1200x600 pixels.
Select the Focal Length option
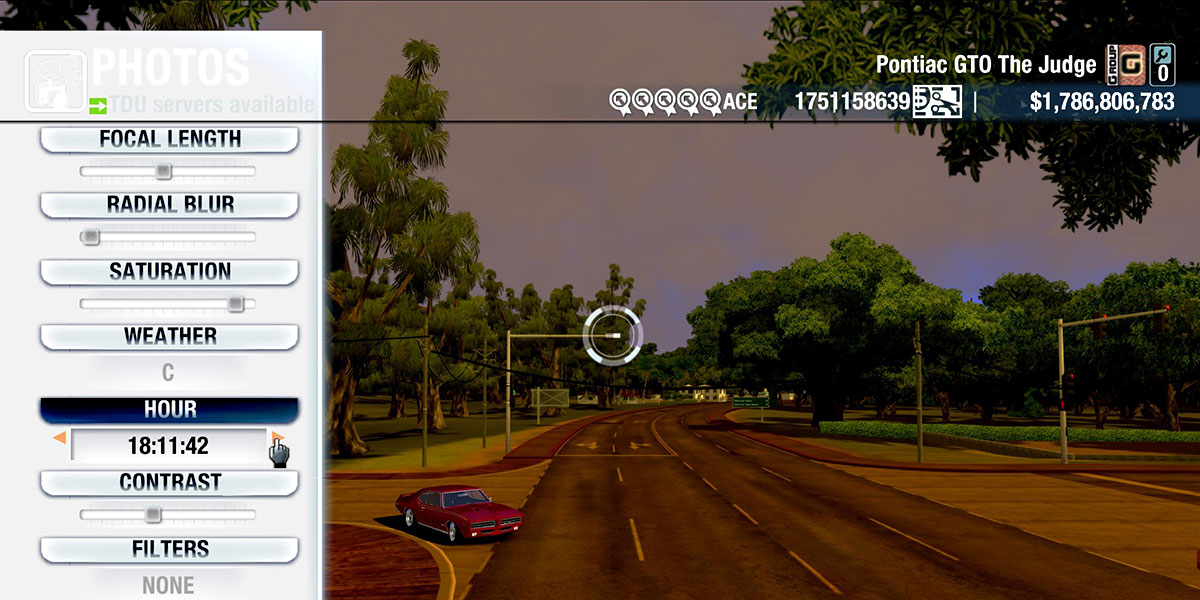(169, 140)
